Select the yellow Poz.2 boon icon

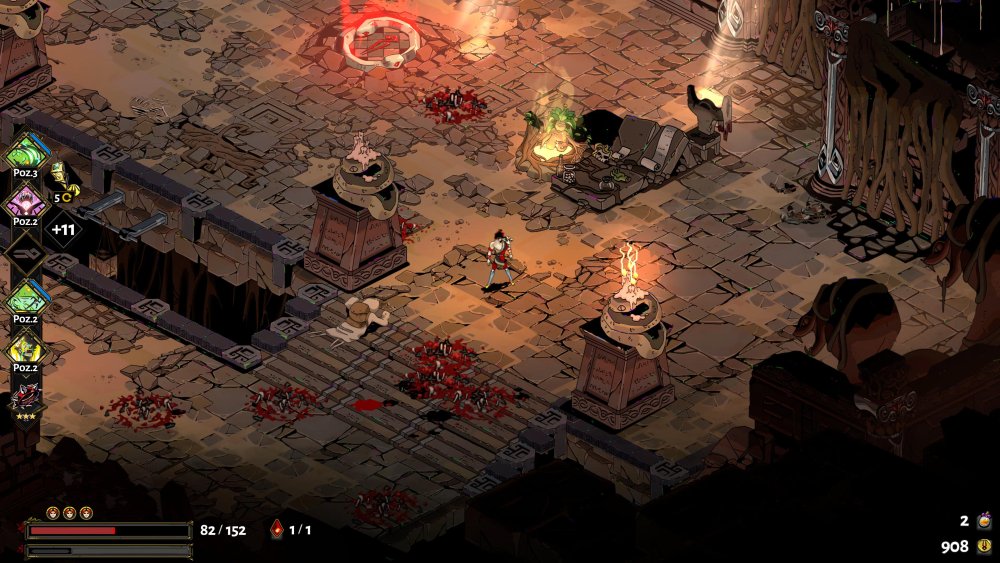[x=24, y=348]
